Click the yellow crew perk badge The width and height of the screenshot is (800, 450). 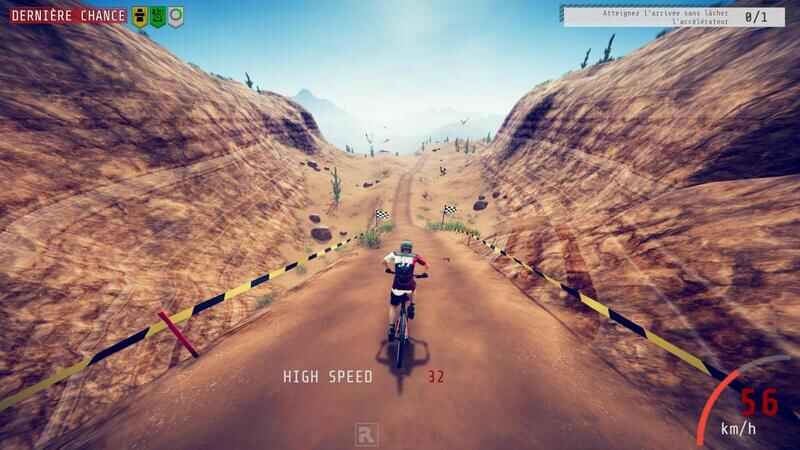coord(140,16)
